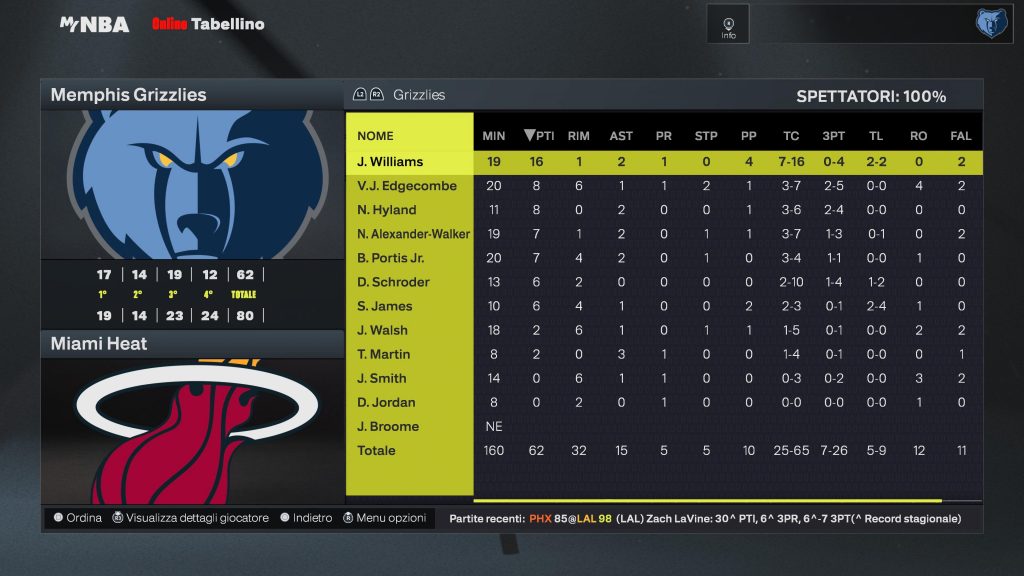Select V.J. Edgecombe player row

(x=407, y=186)
